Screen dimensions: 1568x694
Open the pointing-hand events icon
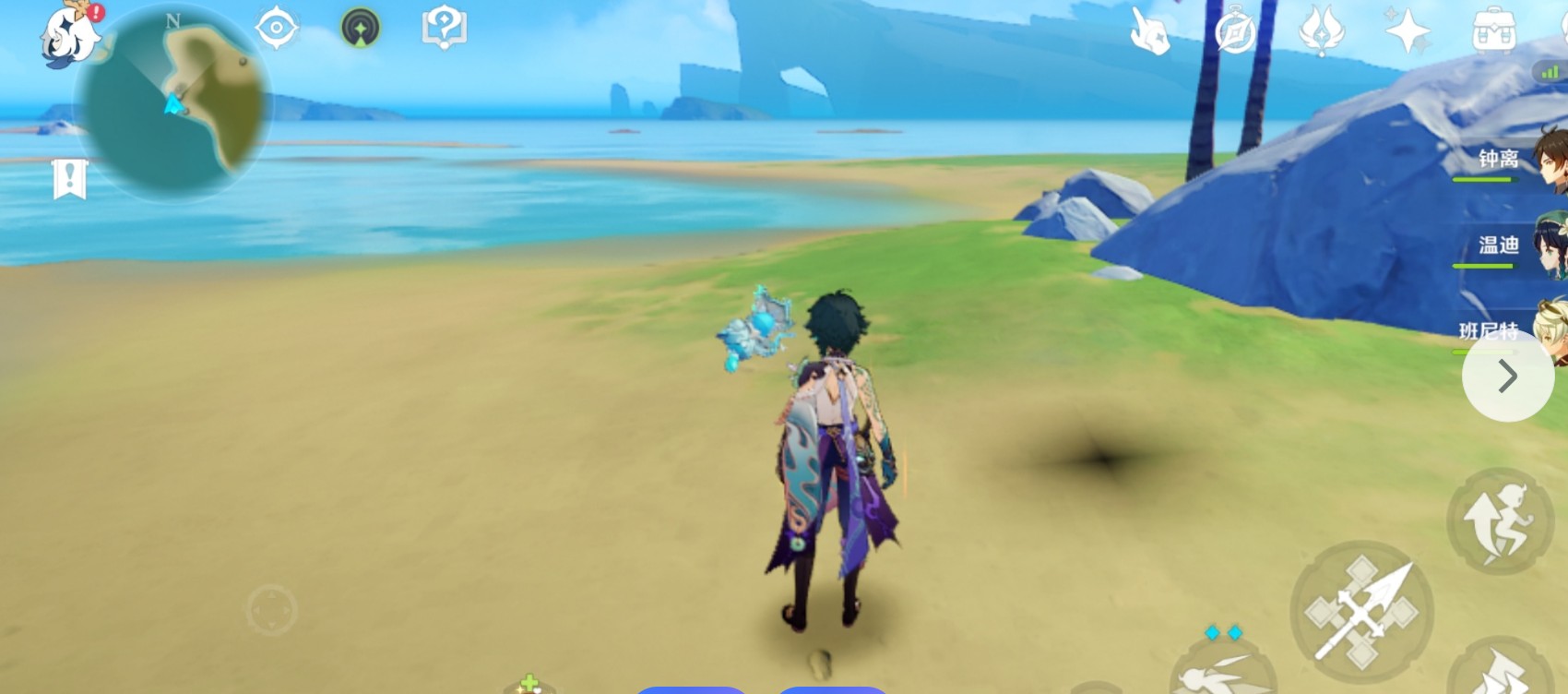pos(1149,32)
